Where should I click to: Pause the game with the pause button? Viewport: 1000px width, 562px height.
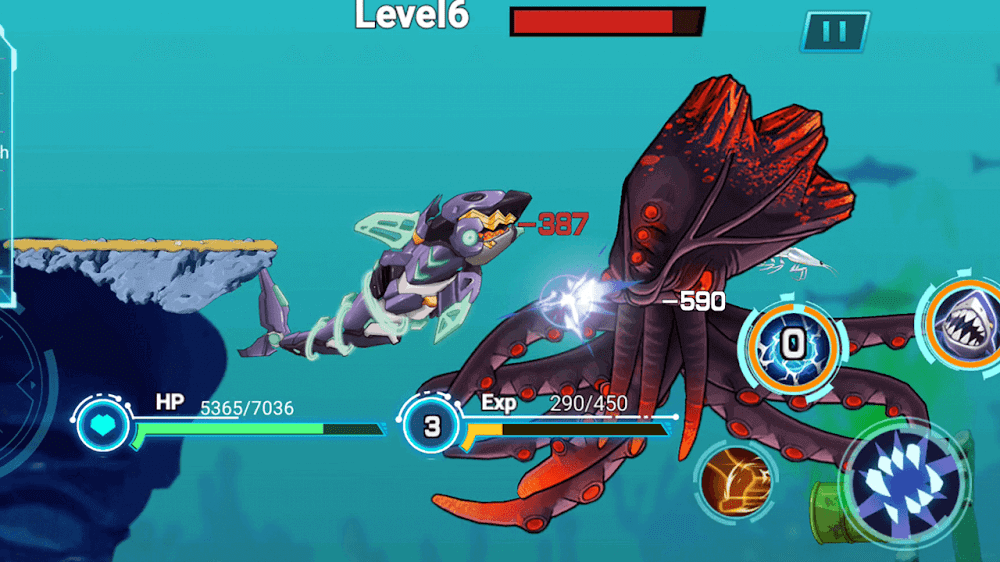point(834,32)
